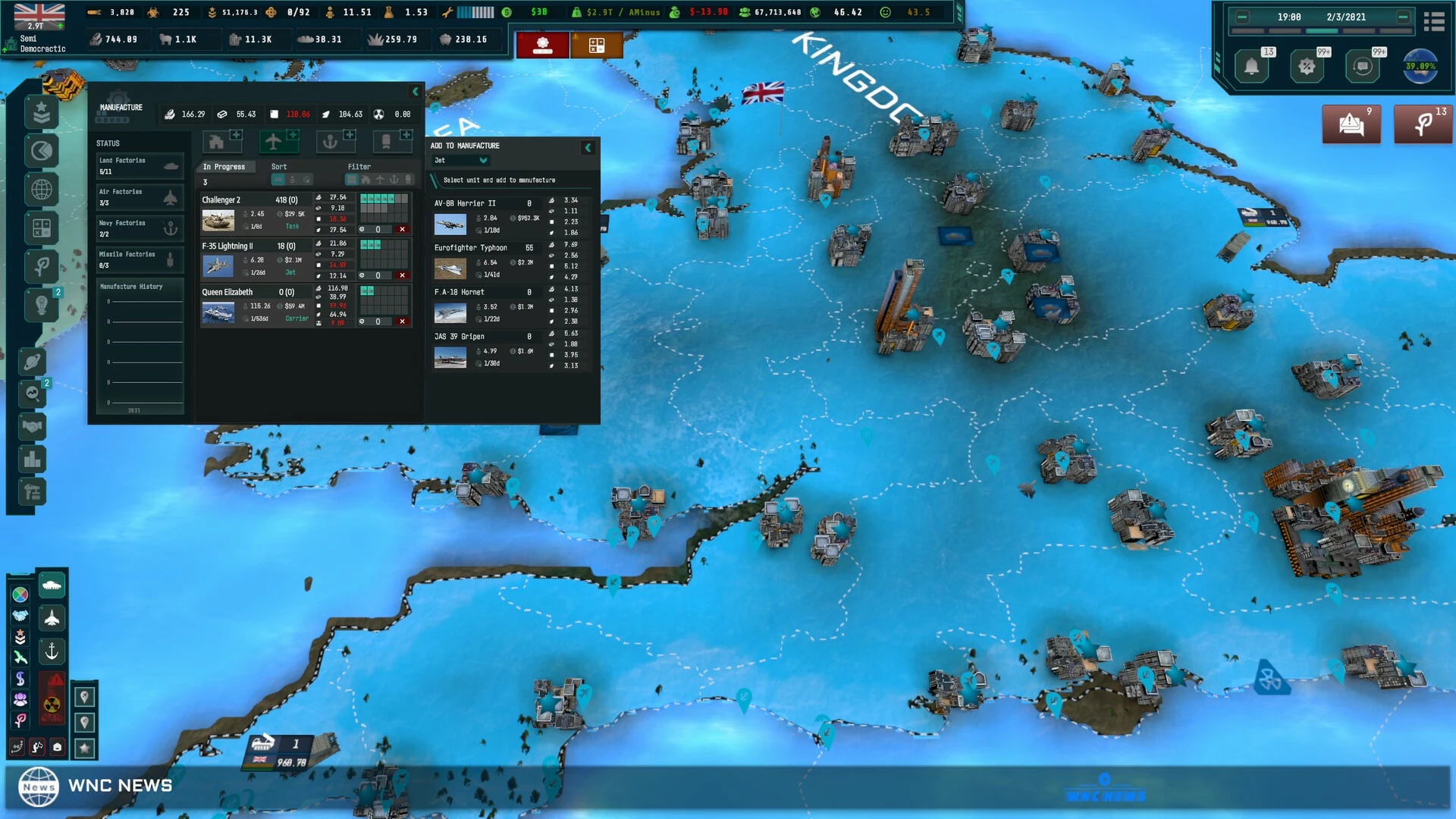Close the Add to Manufacture panel
Viewport: 1456px width, 819px height.
588,148
